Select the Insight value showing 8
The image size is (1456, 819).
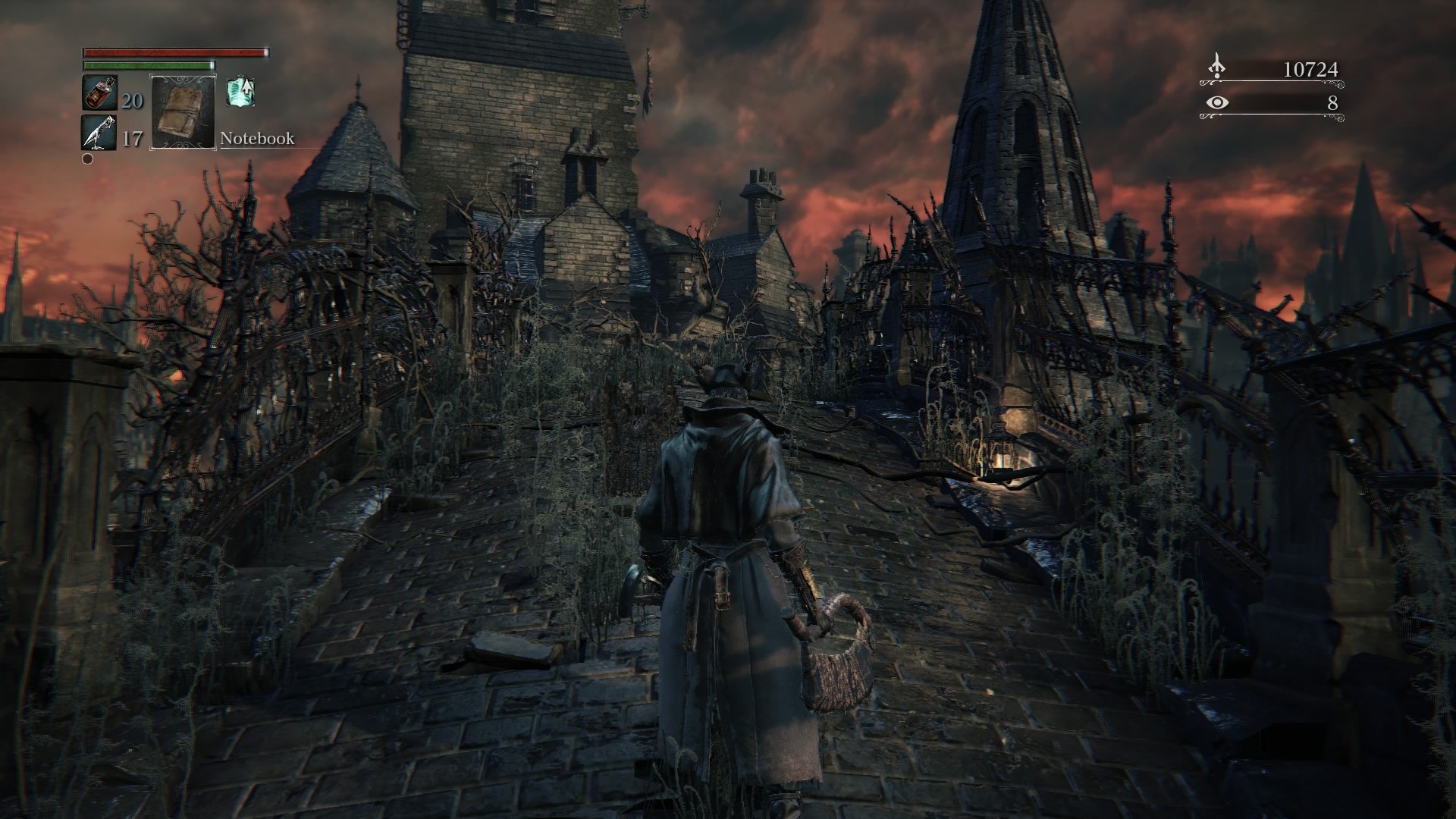tap(1333, 102)
